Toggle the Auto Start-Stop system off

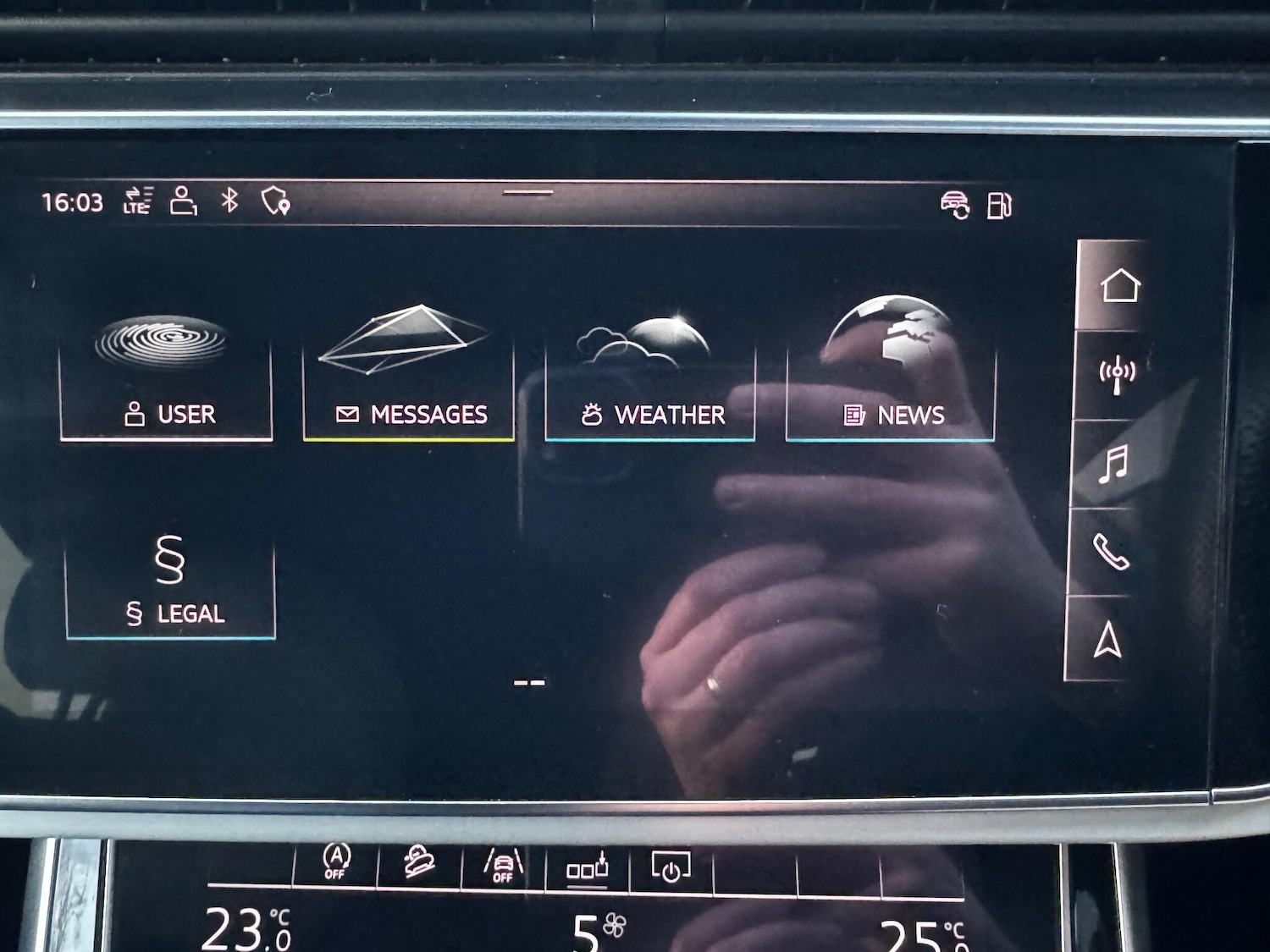[x=336, y=863]
